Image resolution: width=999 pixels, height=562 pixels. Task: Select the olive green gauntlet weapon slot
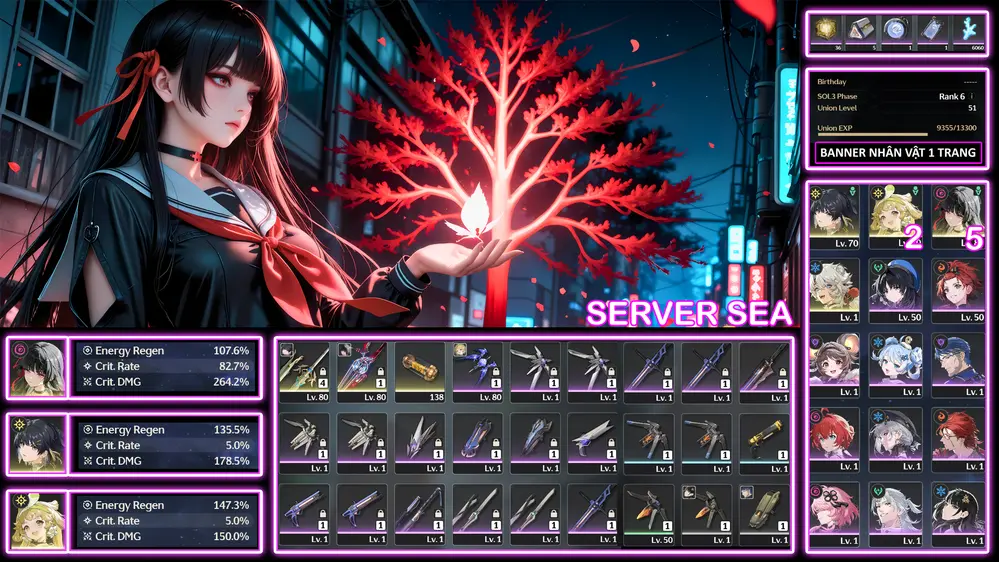coord(763,512)
